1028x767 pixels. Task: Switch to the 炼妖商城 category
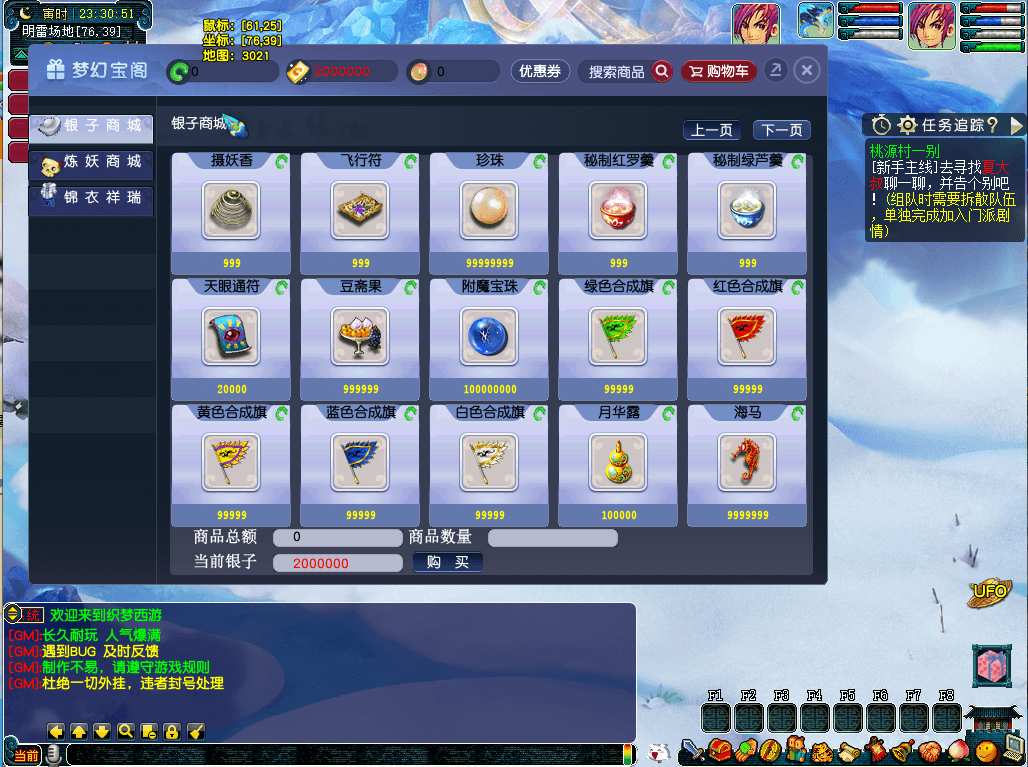point(91,162)
